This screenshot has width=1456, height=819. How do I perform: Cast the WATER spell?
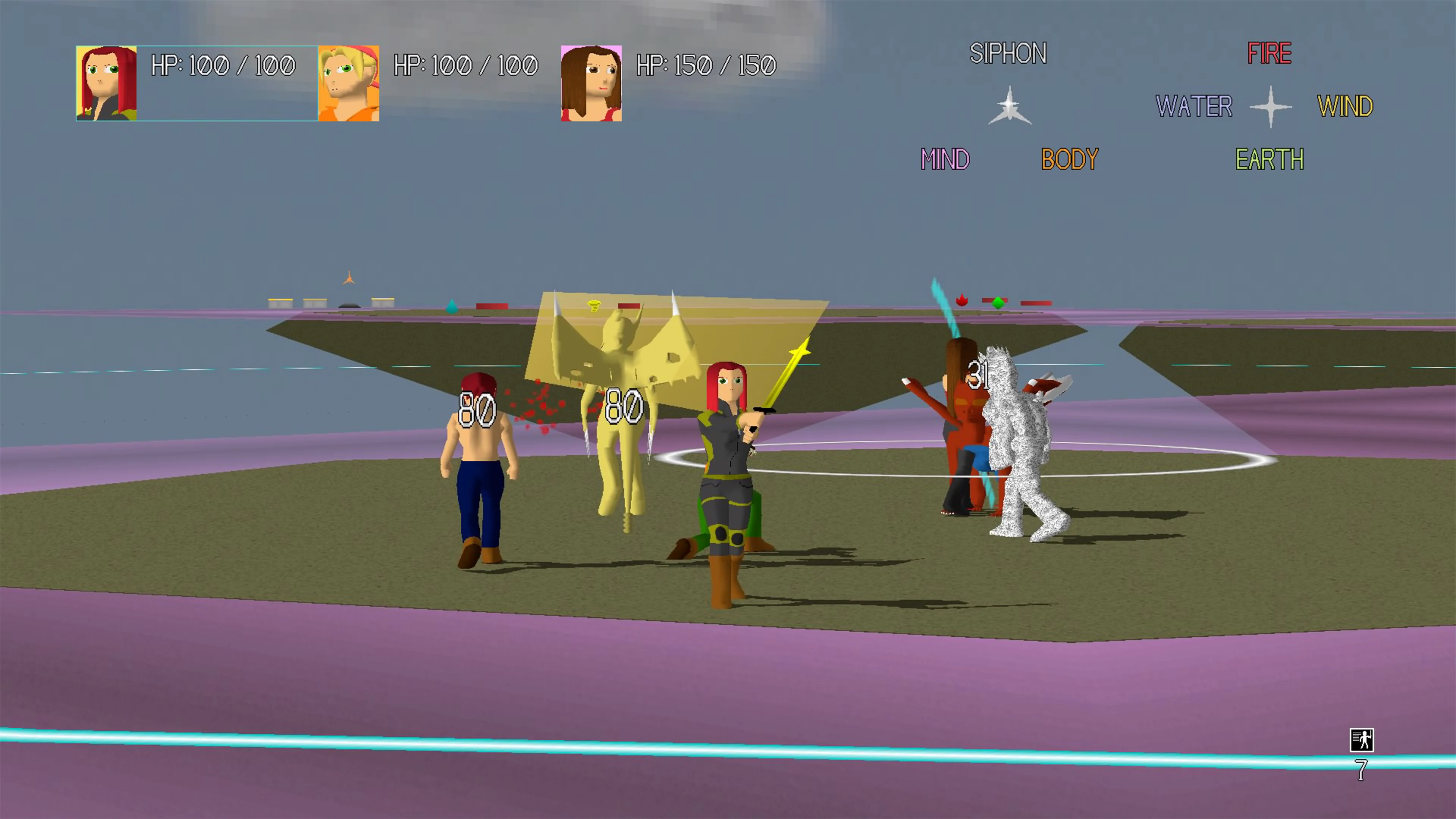(x=1194, y=105)
